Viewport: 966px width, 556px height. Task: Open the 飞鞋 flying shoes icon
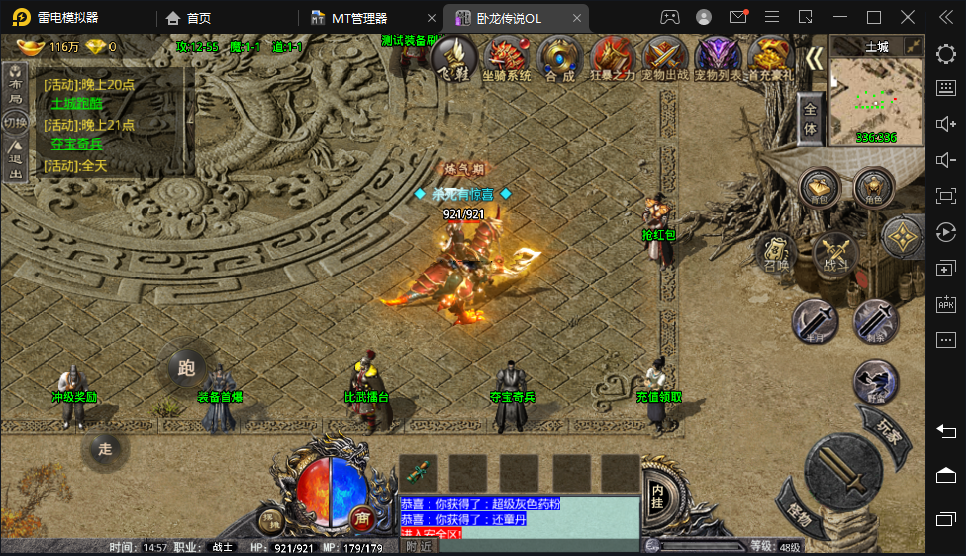454,59
